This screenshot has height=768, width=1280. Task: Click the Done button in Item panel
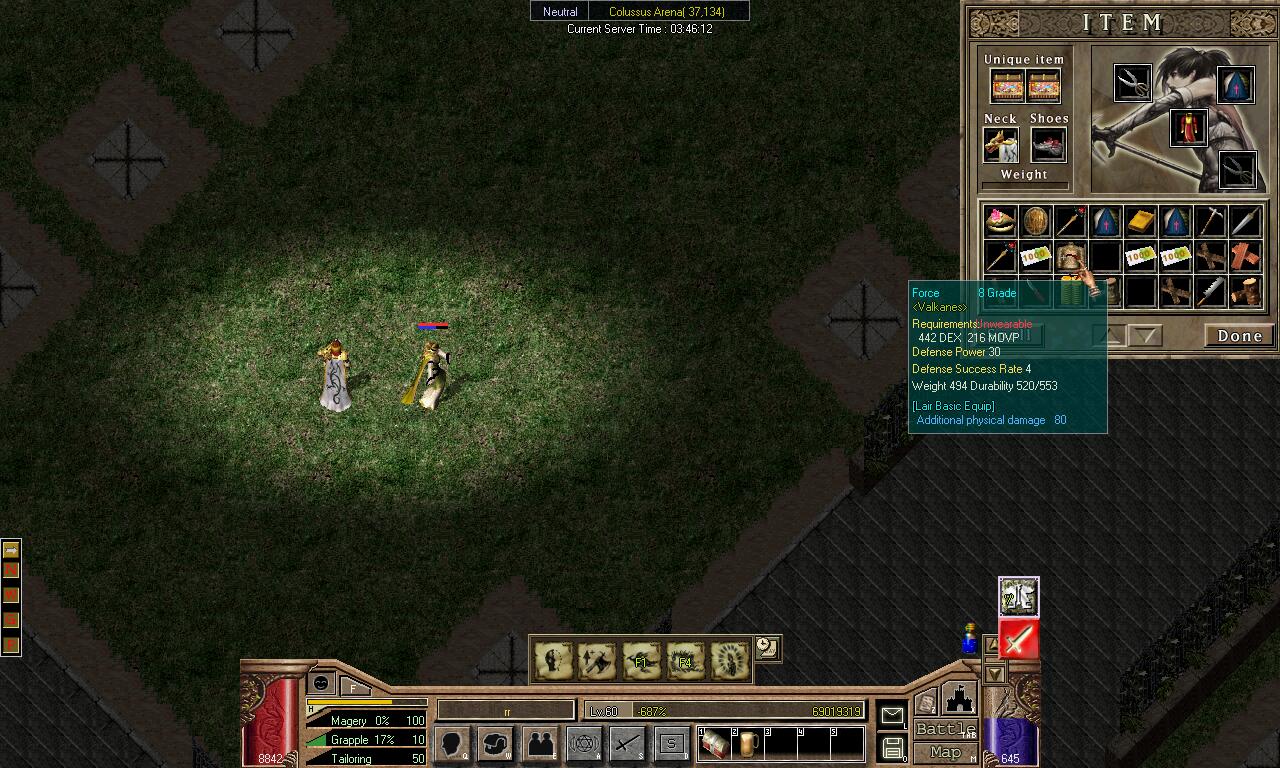point(1239,336)
